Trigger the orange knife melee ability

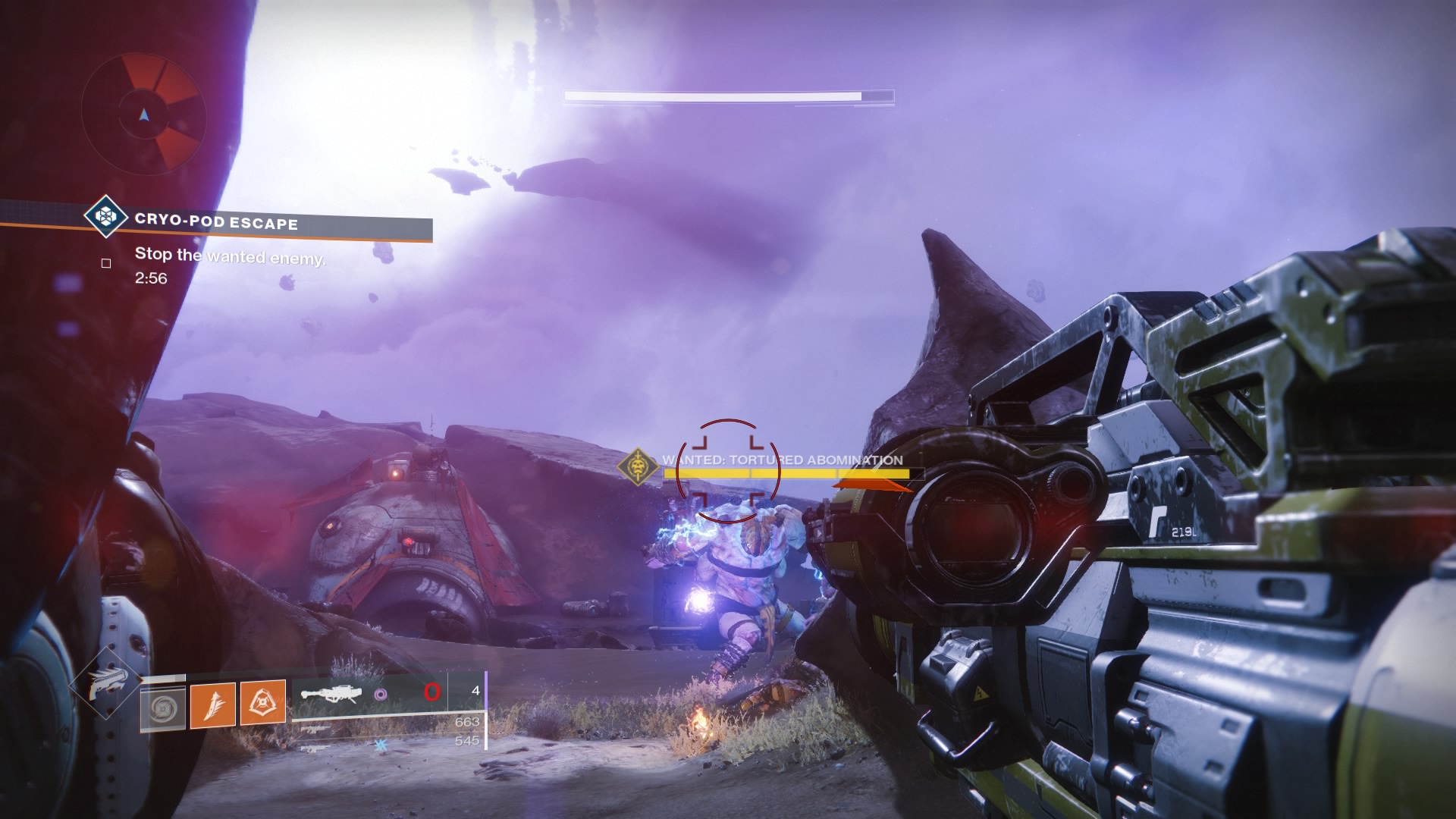[x=213, y=704]
